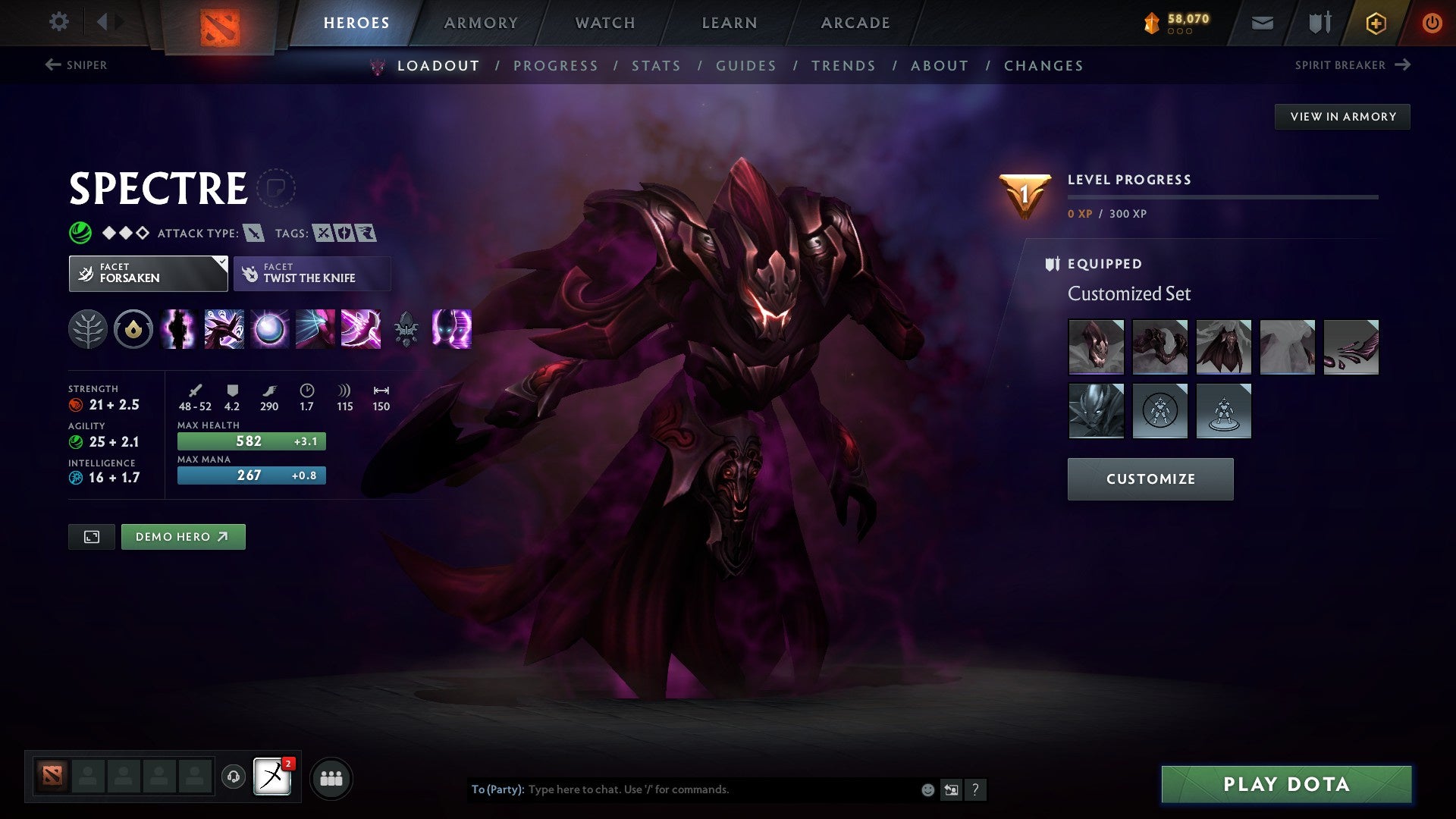Click the CUSTOMIZE button under Equipped
The image size is (1456, 819).
pos(1150,479)
